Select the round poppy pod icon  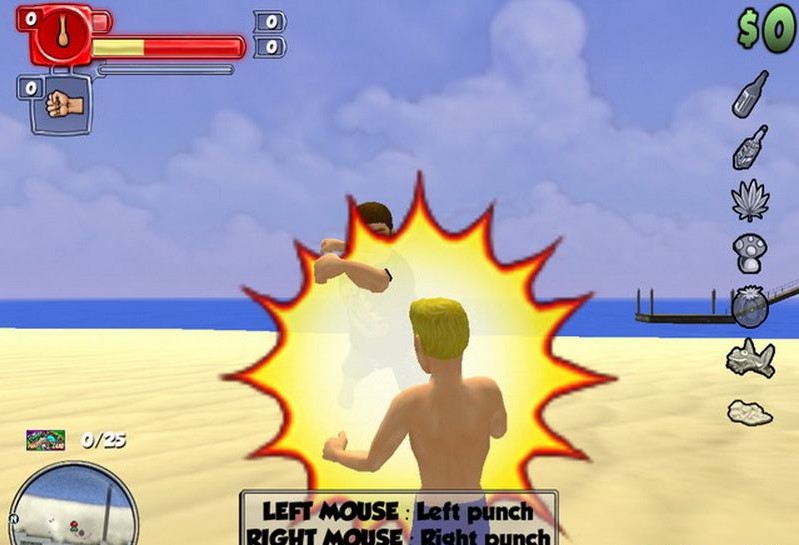click(749, 306)
